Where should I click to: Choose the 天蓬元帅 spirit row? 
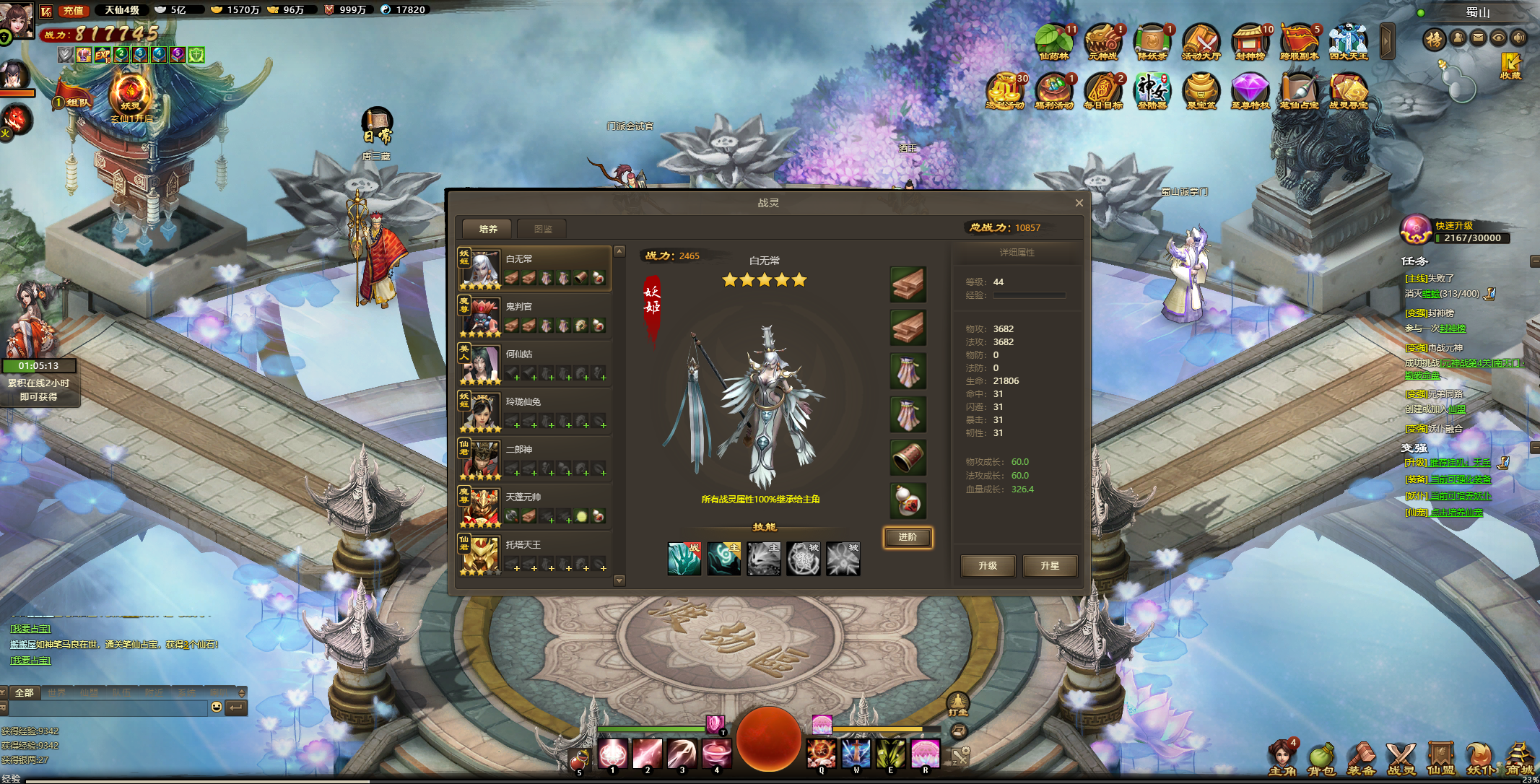pyautogui.click(x=534, y=507)
